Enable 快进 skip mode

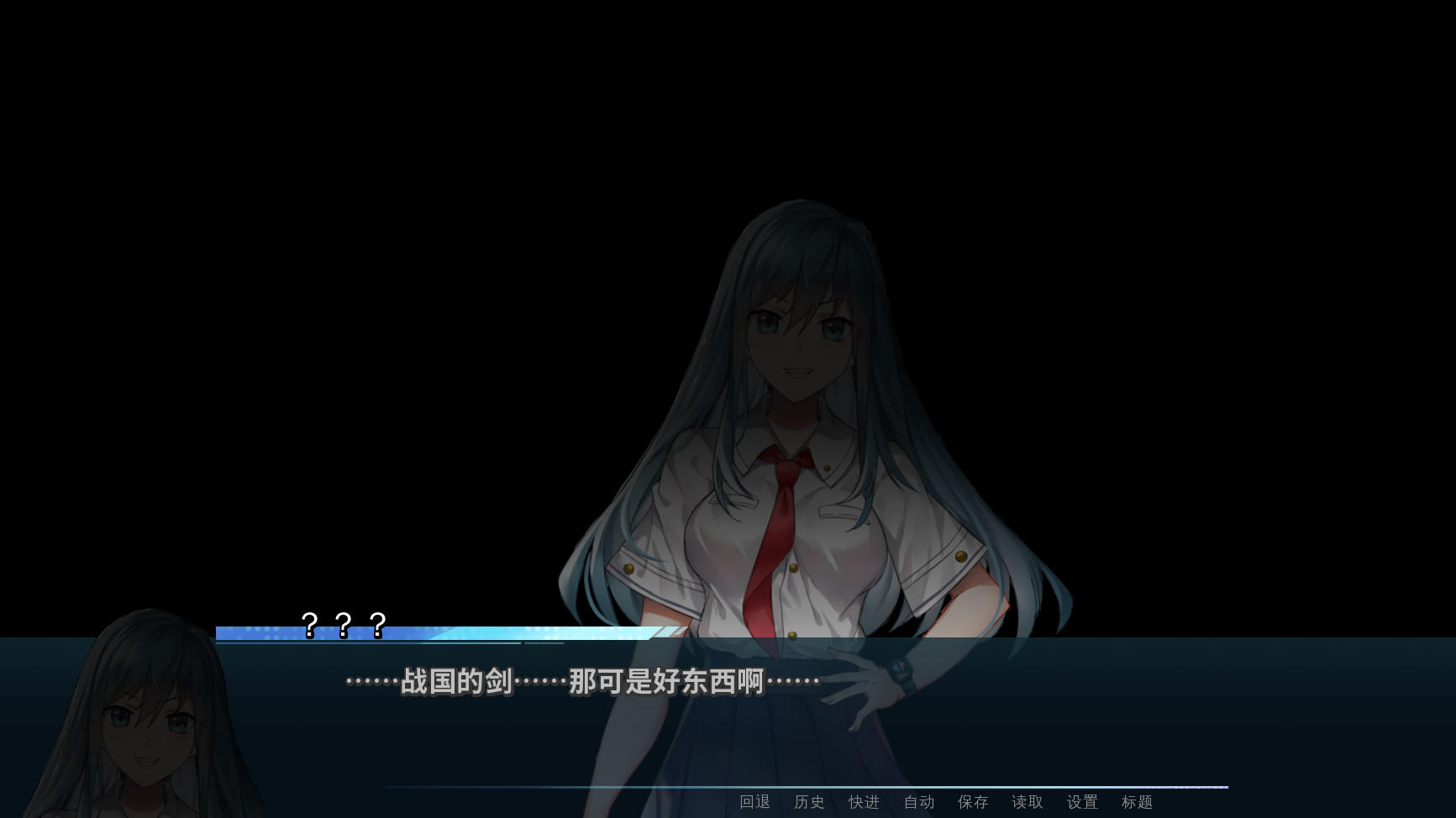(x=864, y=802)
